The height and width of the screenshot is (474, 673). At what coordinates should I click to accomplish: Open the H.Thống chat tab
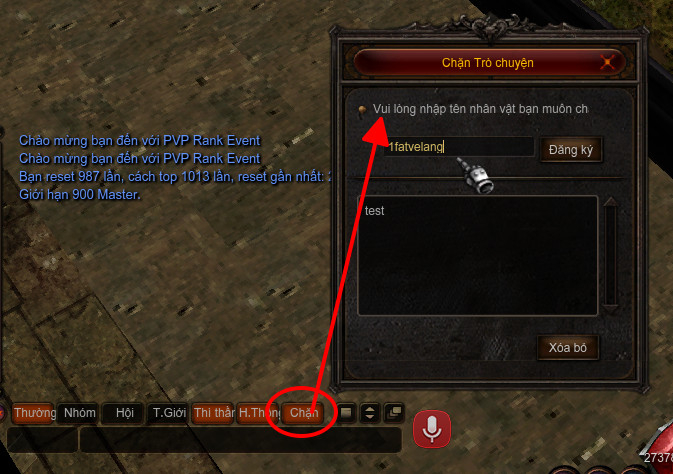coord(259,413)
